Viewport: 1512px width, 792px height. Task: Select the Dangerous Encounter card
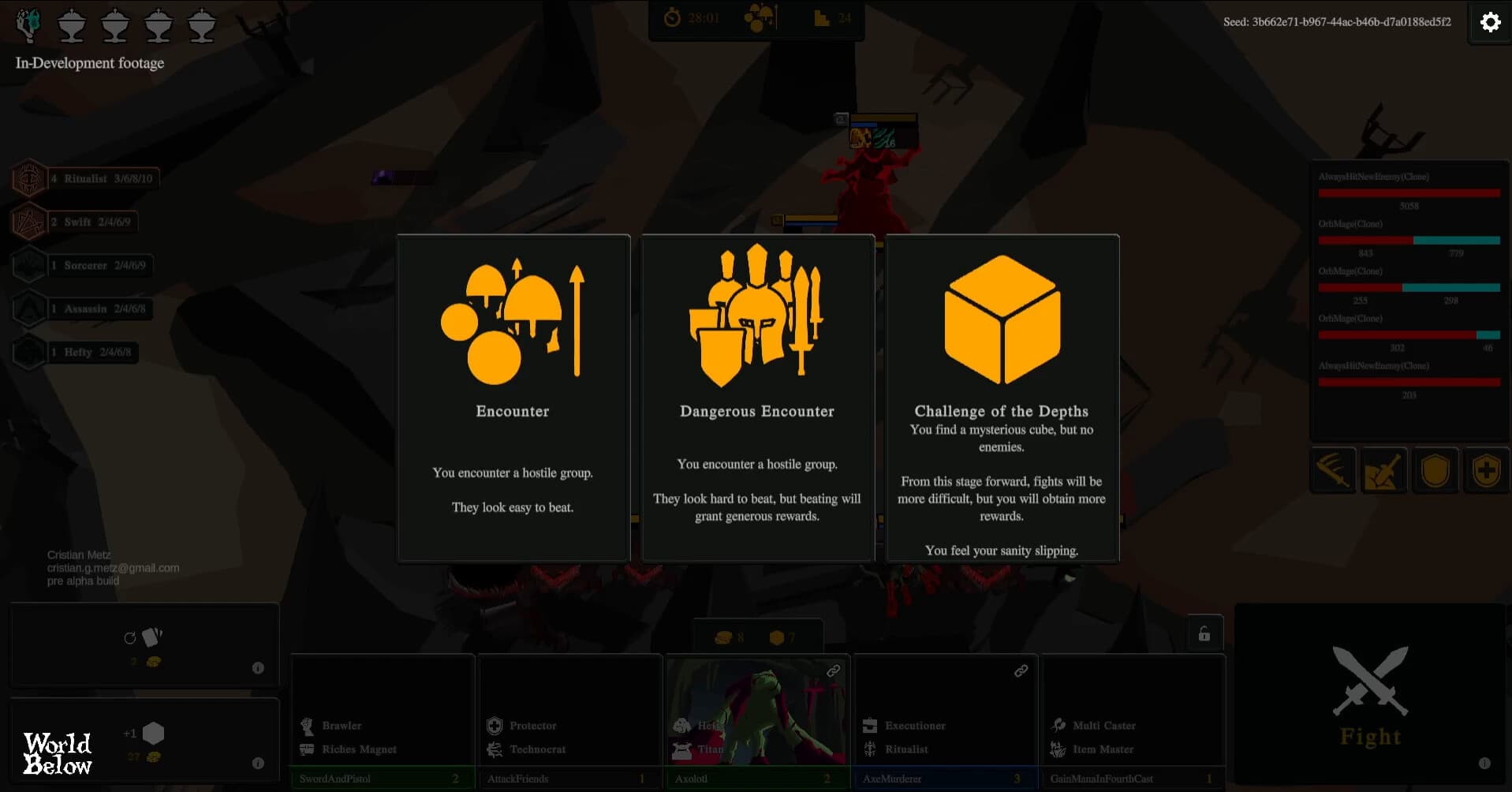pyautogui.click(x=757, y=398)
